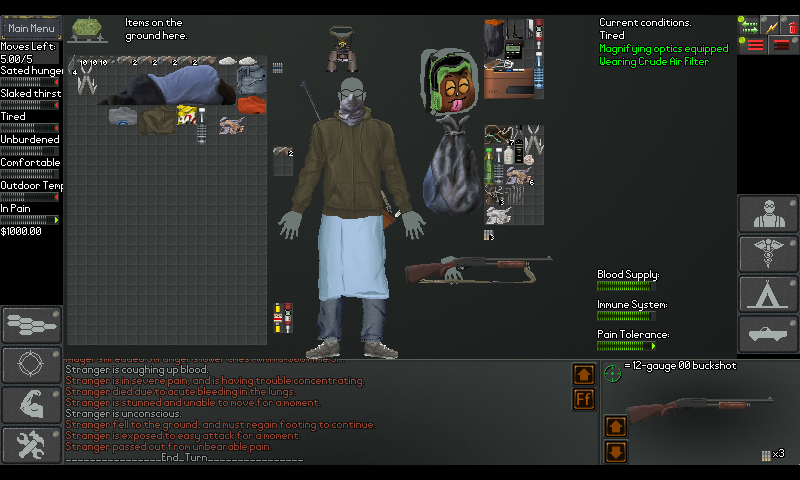Screen dimensions: 800x480
Task: Pick the binoculars worn around neck
Action: [343, 47]
